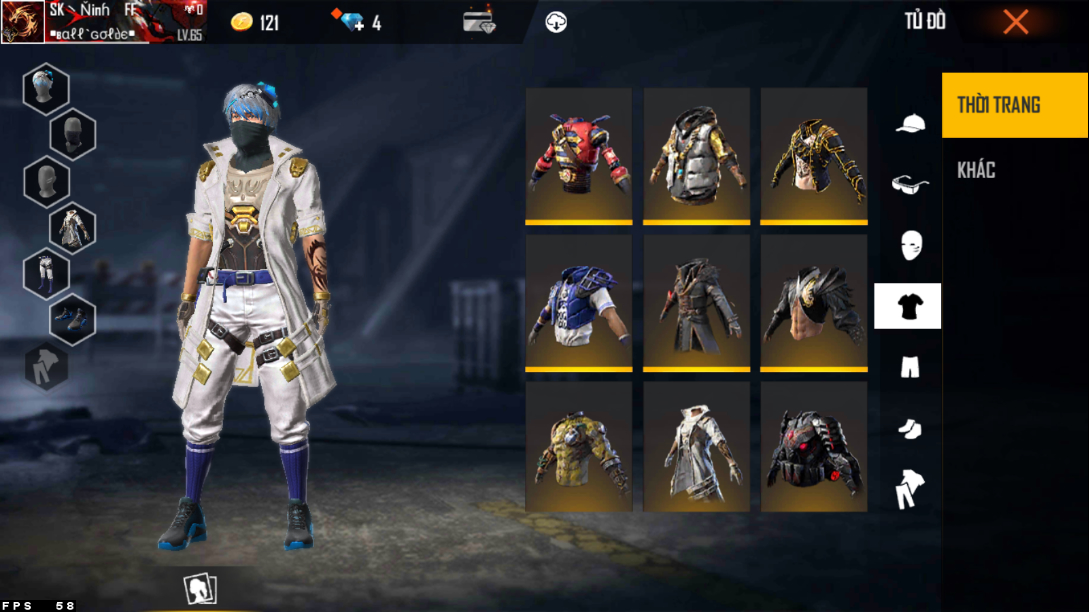
Task: Click the equipped white coat slot
Action: pyautogui.click(x=73, y=227)
